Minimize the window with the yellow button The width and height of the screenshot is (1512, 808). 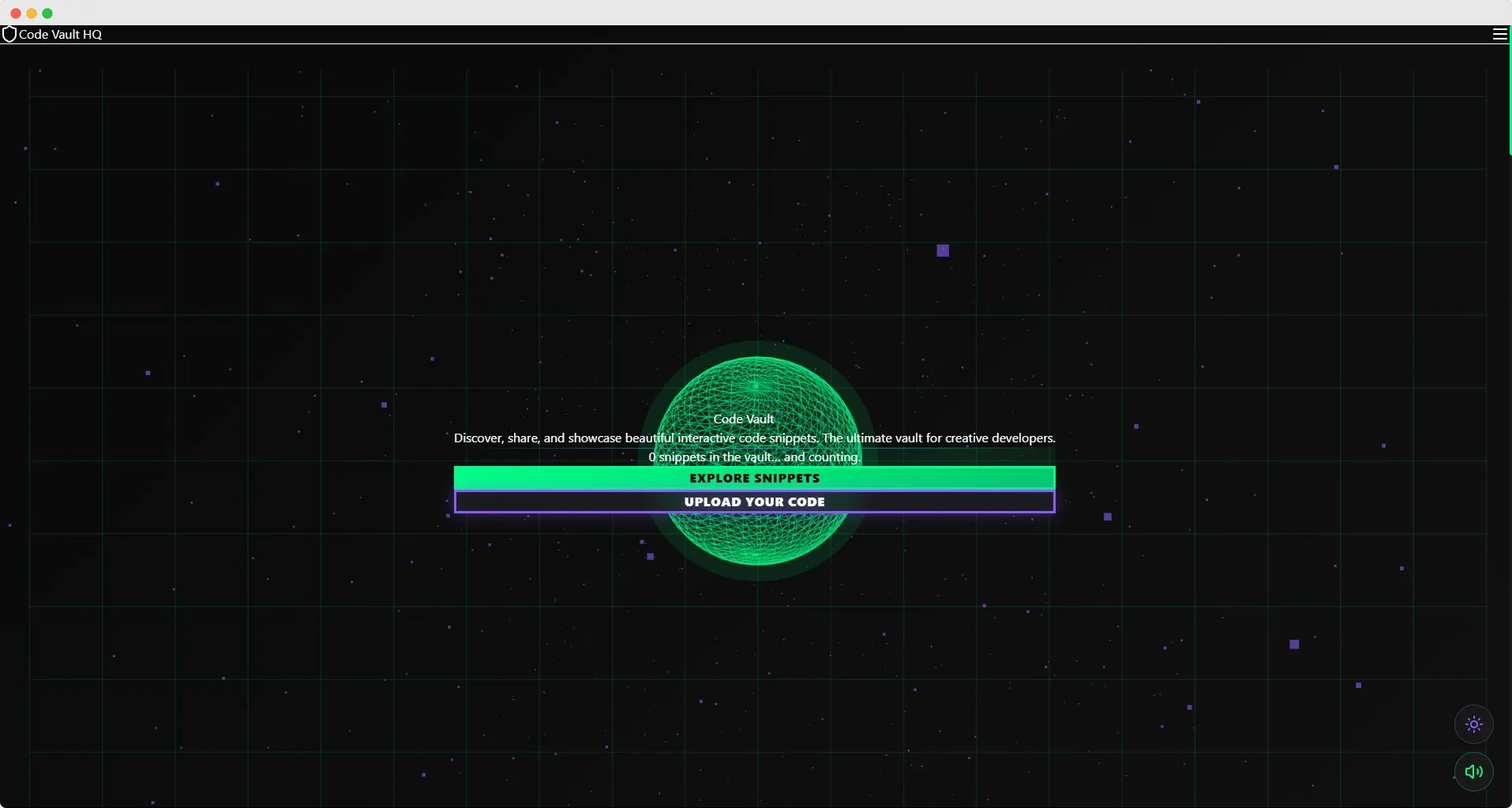[31, 13]
